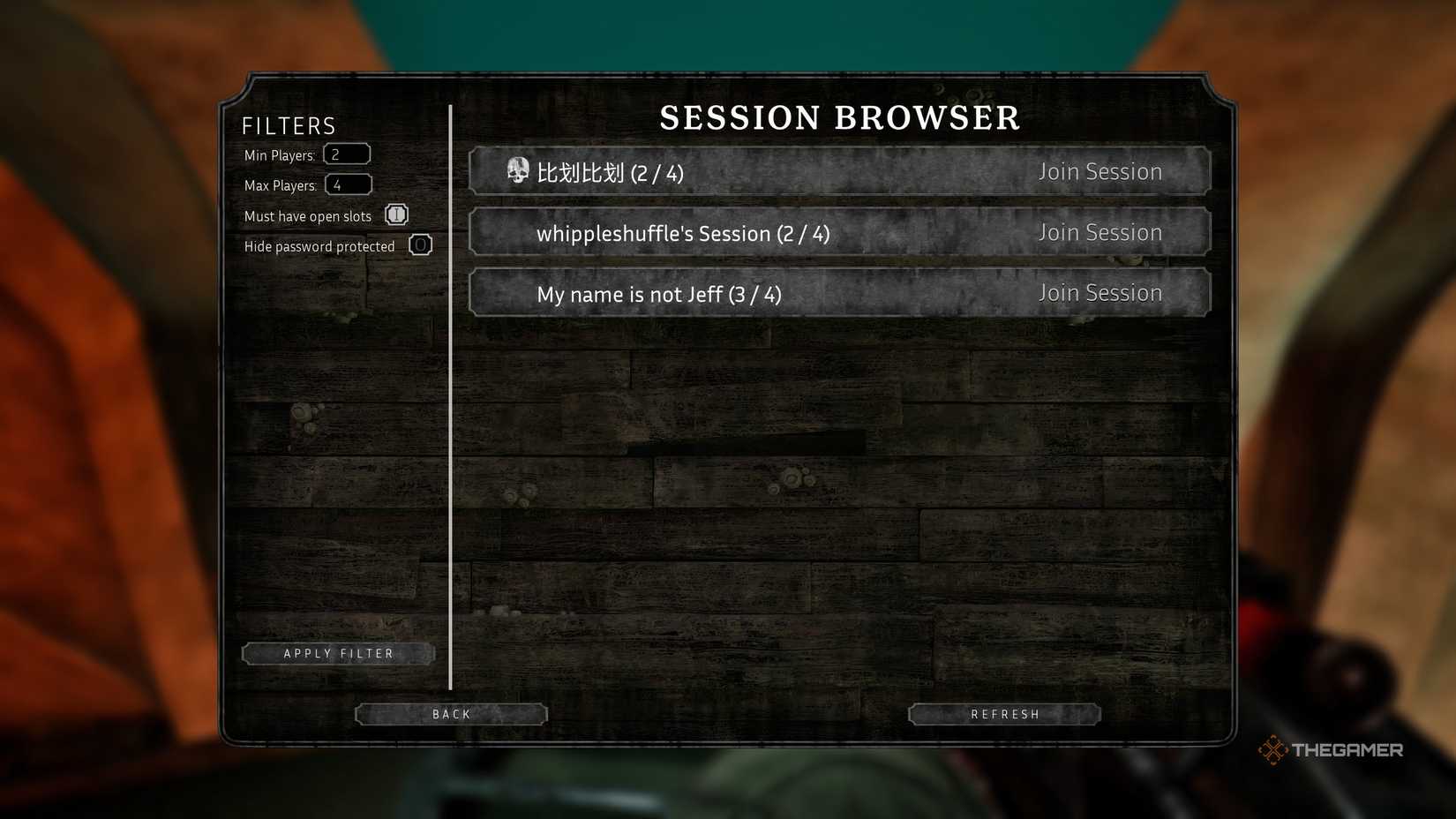
Task: Disable the Must have open slots filter
Action: click(396, 214)
